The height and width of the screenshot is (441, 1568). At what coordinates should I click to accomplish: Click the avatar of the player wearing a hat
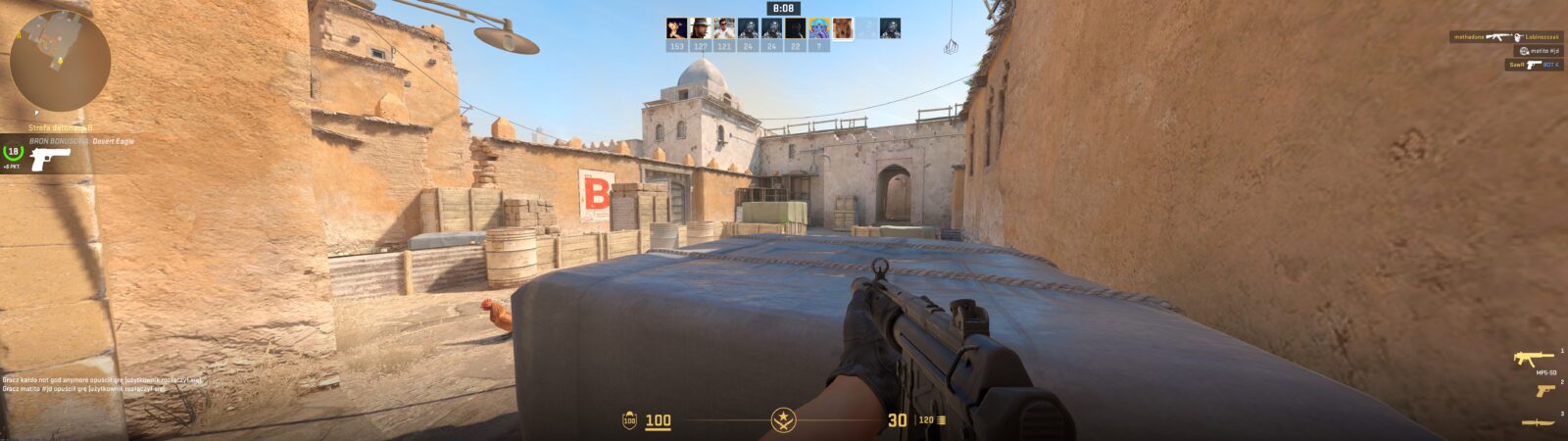click(700, 28)
